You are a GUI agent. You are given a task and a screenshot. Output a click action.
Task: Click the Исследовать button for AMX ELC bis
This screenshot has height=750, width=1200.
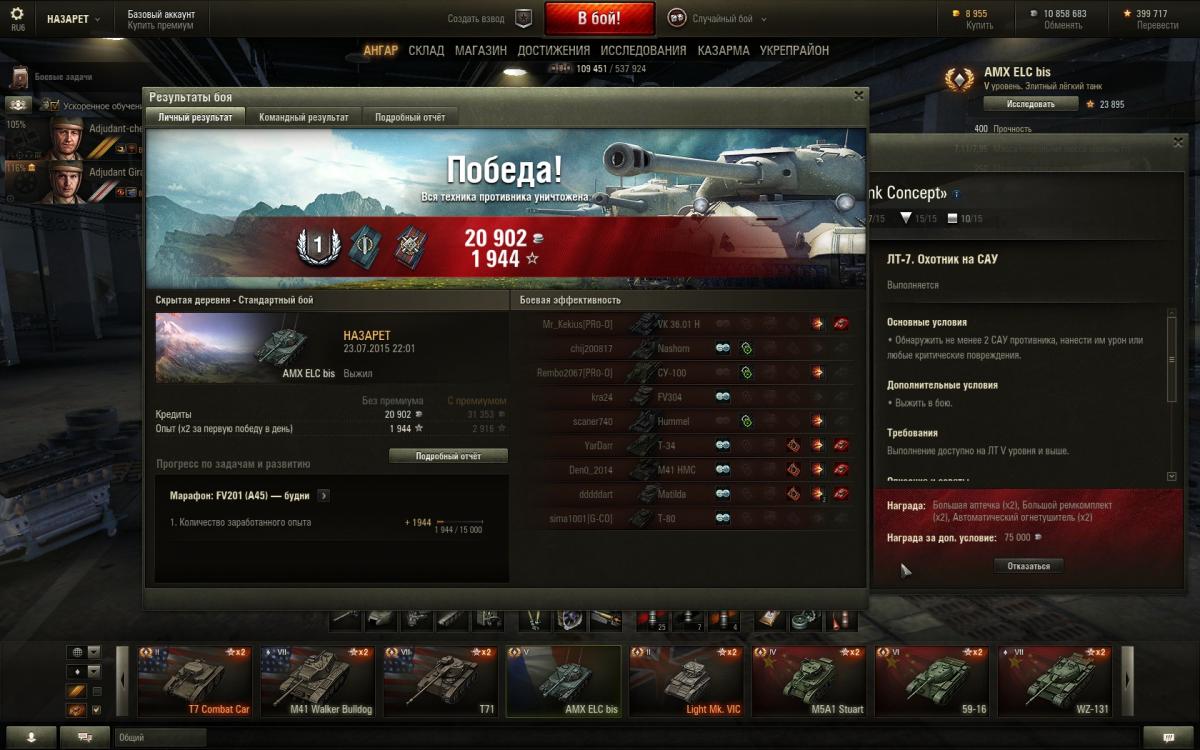click(x=1030, y=104)
